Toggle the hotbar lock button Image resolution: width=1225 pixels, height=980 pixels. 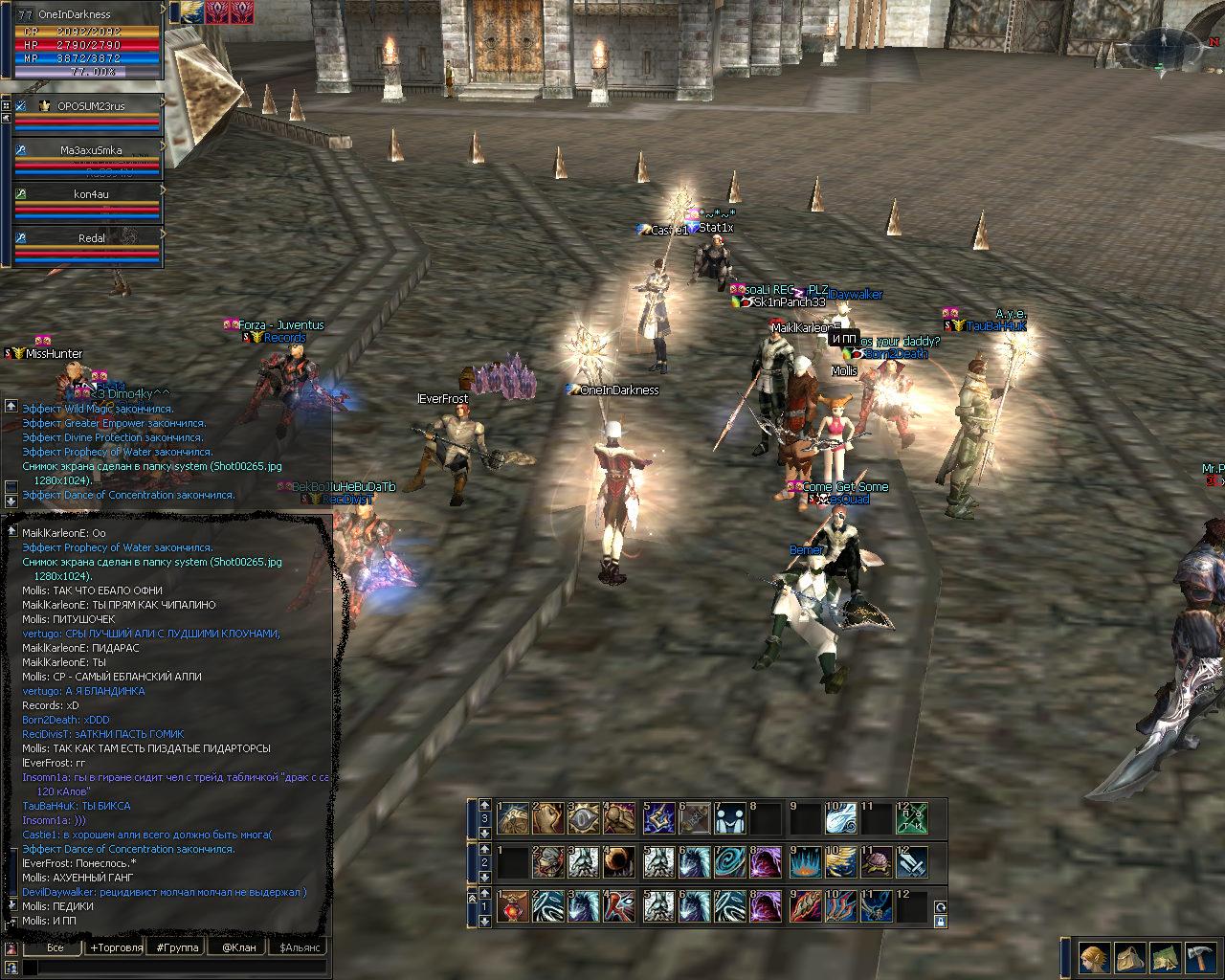(940, 922)
